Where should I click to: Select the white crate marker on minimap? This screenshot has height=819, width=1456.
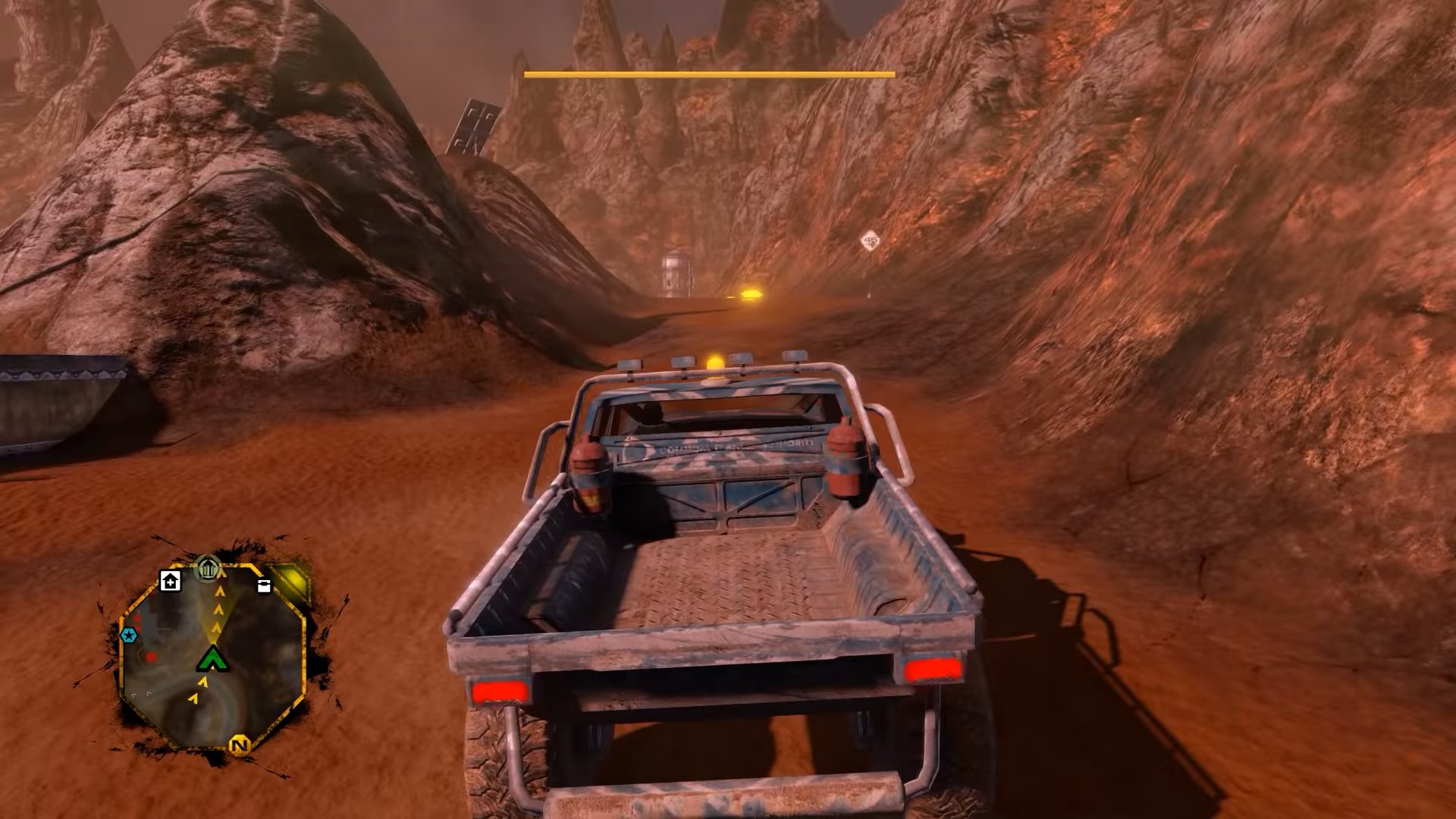[264, 585]
